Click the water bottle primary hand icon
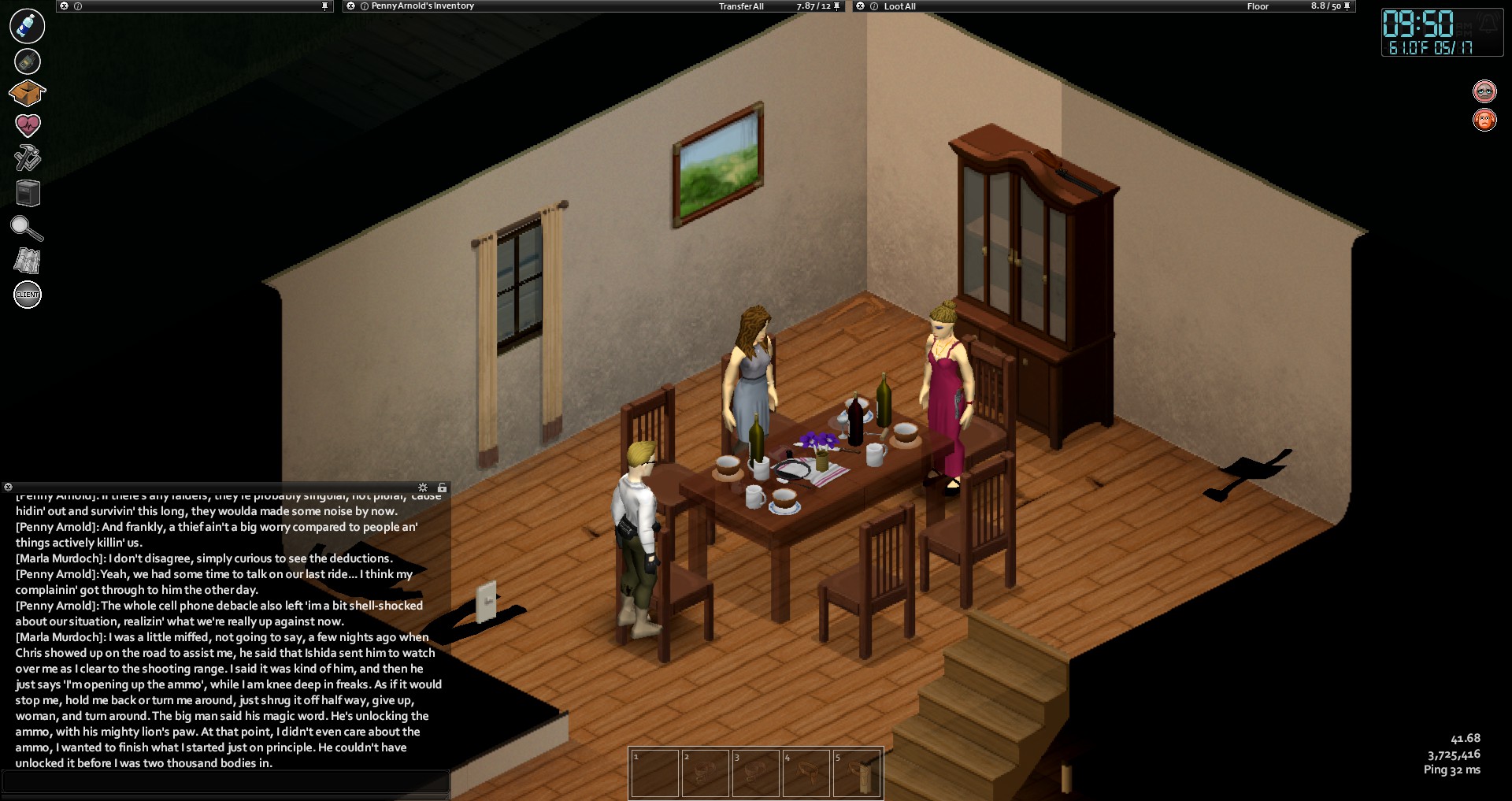Screen dimensions: 1512x801 coord(27,26)
